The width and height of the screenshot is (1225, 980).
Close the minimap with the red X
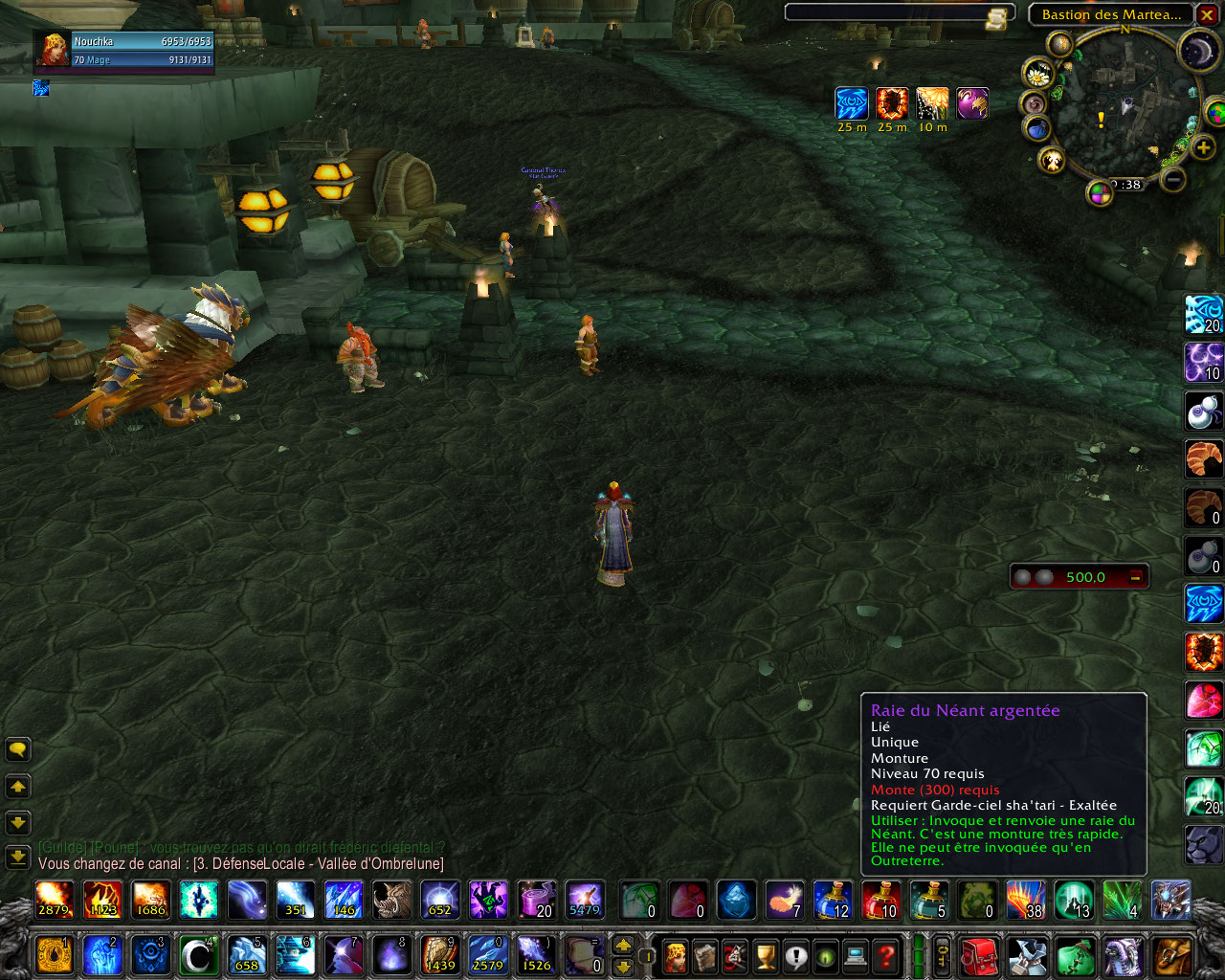[1208, 15]
